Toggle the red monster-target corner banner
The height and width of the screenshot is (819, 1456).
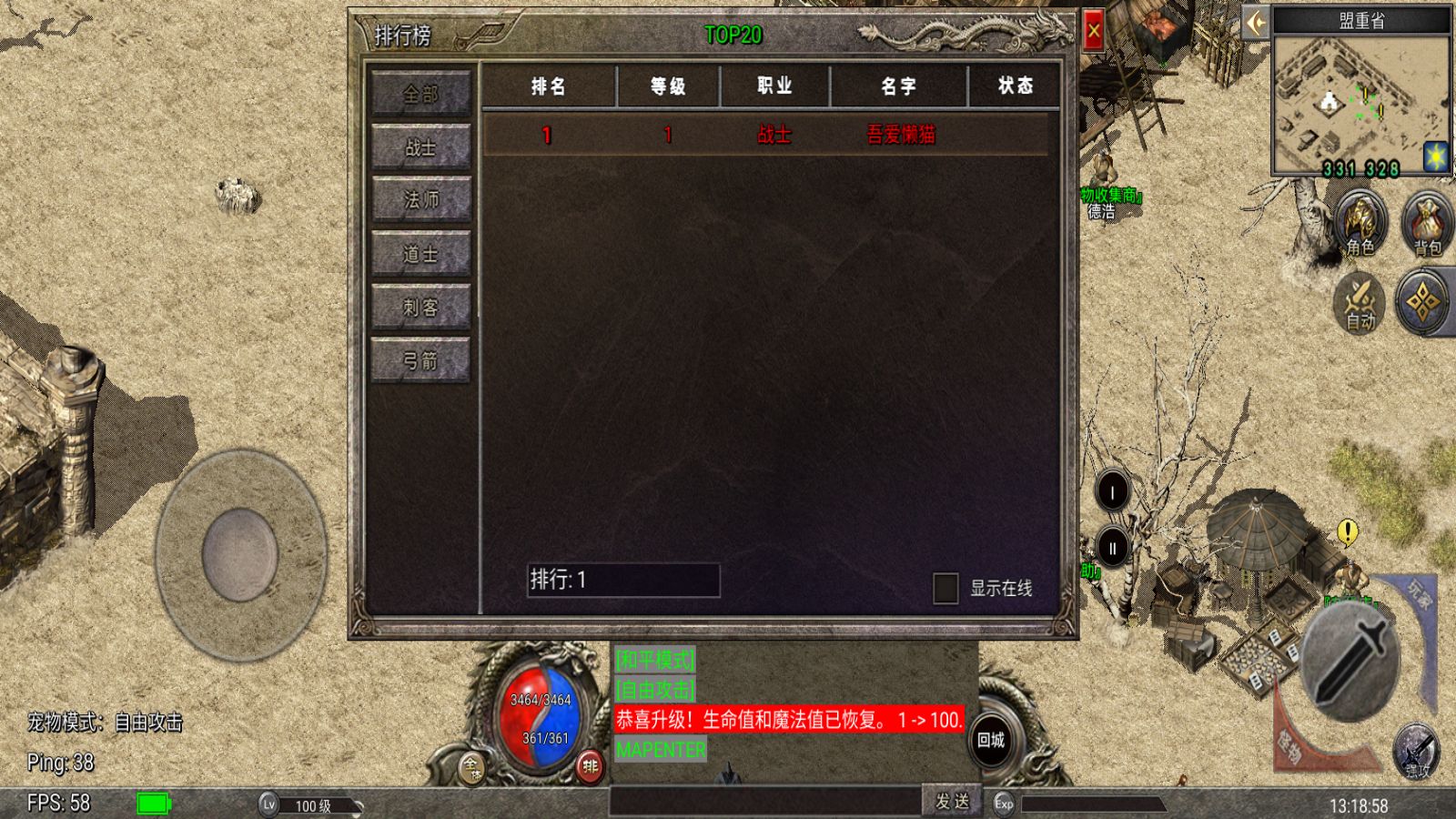[x=1289, y=744]
